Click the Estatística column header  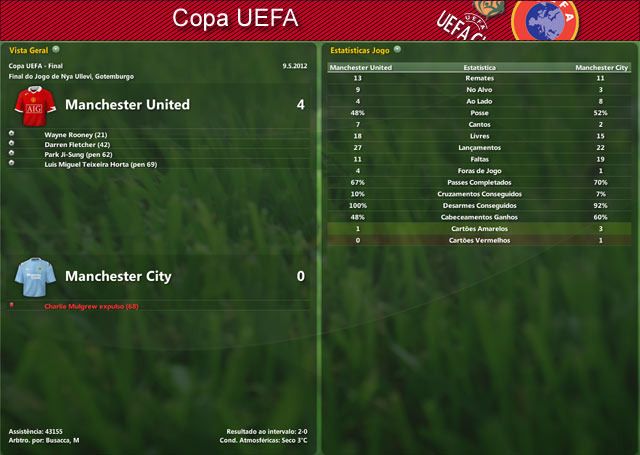[x=479, y=68]
